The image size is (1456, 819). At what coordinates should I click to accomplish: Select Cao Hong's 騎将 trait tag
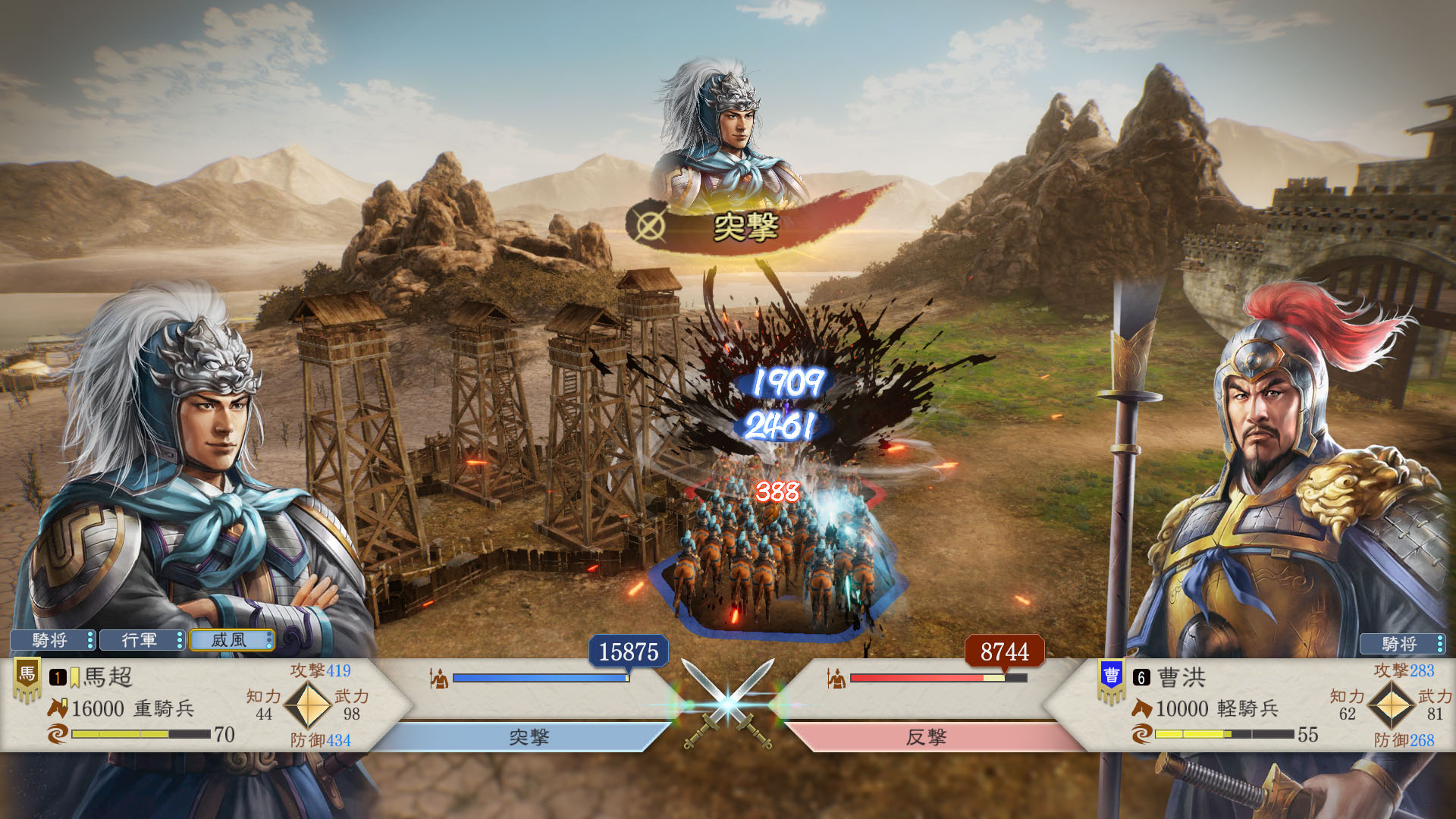1402,644
